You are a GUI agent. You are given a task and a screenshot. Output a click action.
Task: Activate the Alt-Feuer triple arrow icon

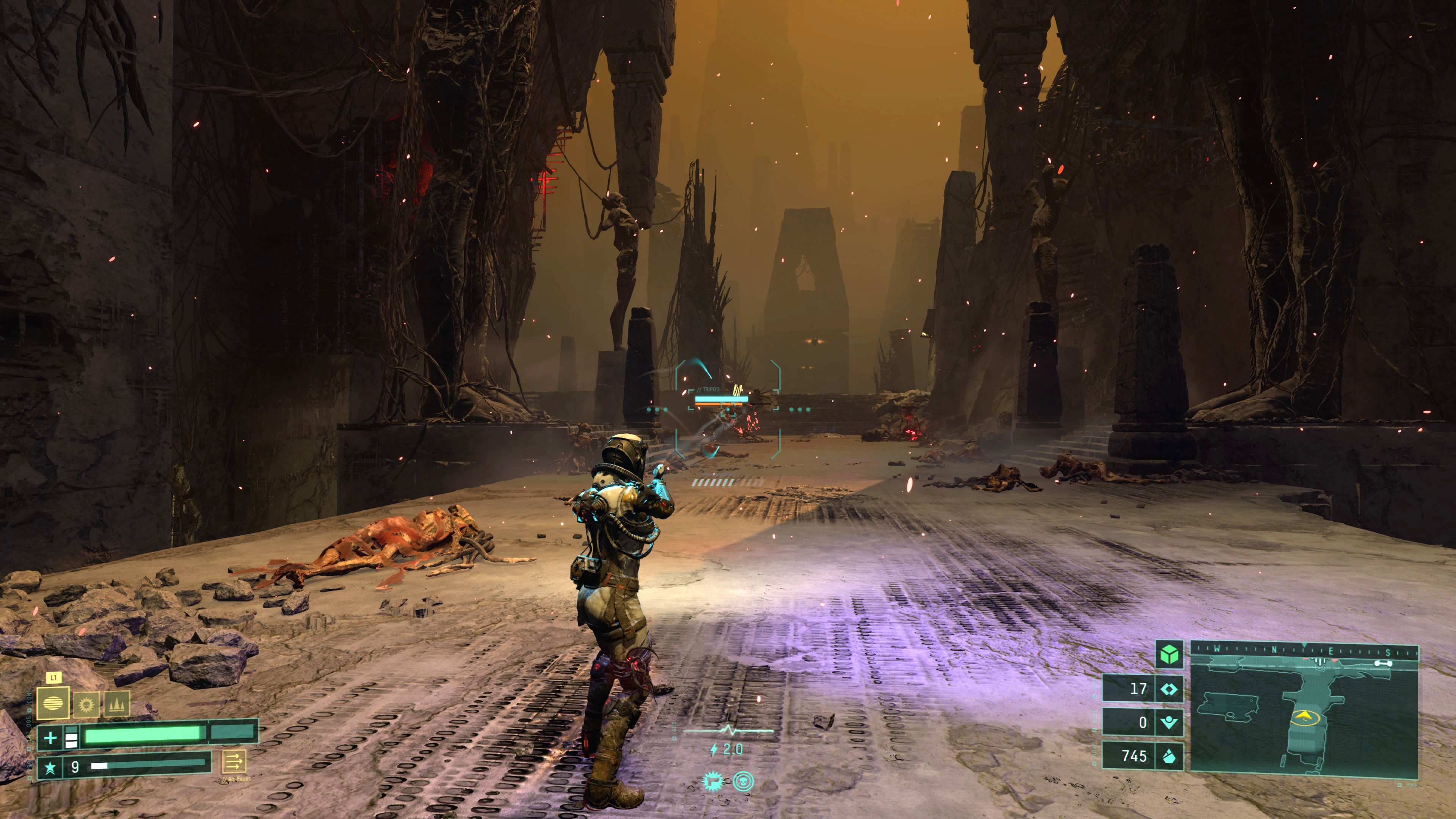(234, 762)
